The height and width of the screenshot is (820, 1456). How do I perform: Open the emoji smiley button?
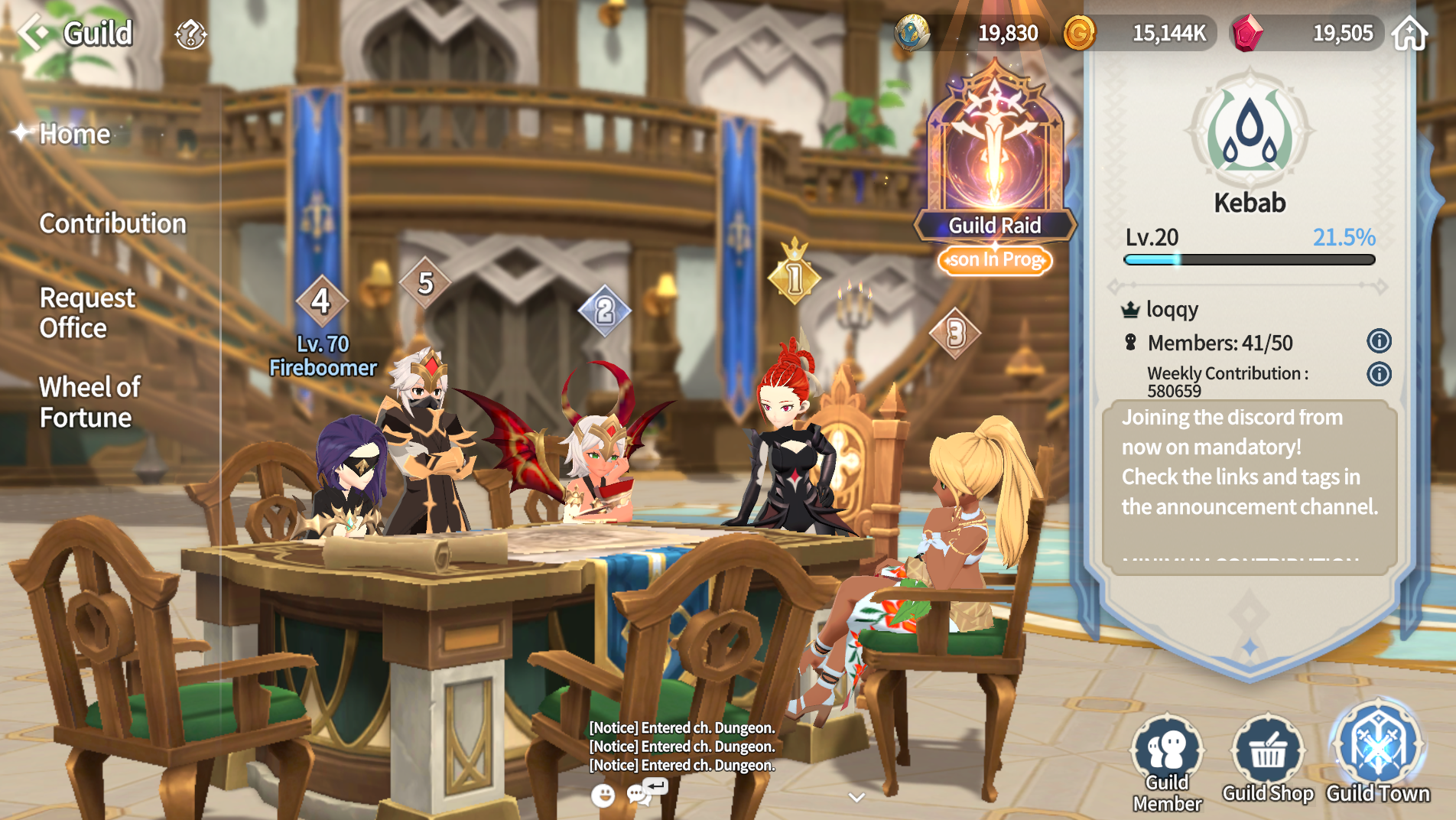tap(603, 796)
